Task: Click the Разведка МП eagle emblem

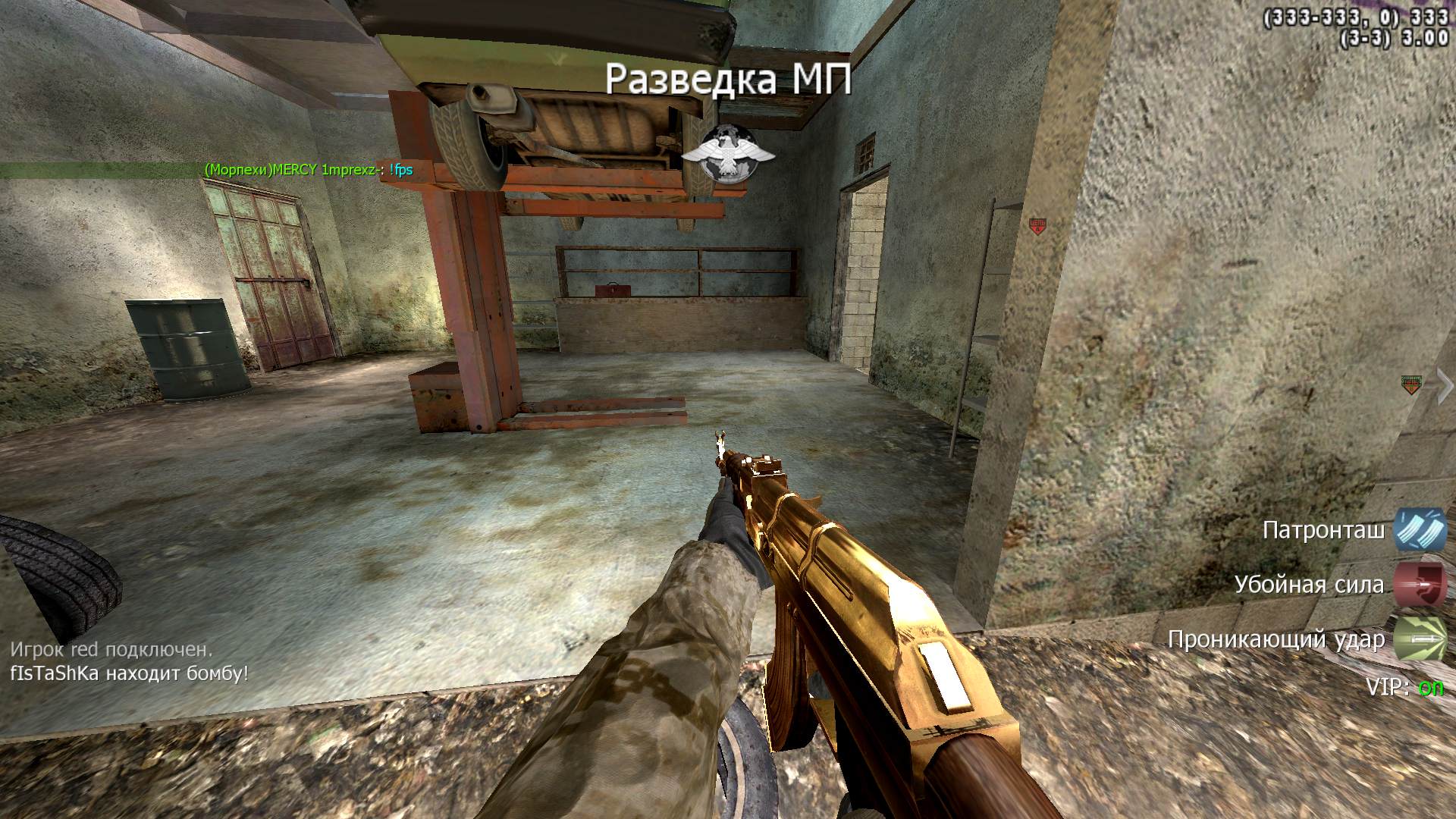Action: (x=728, y=154)
